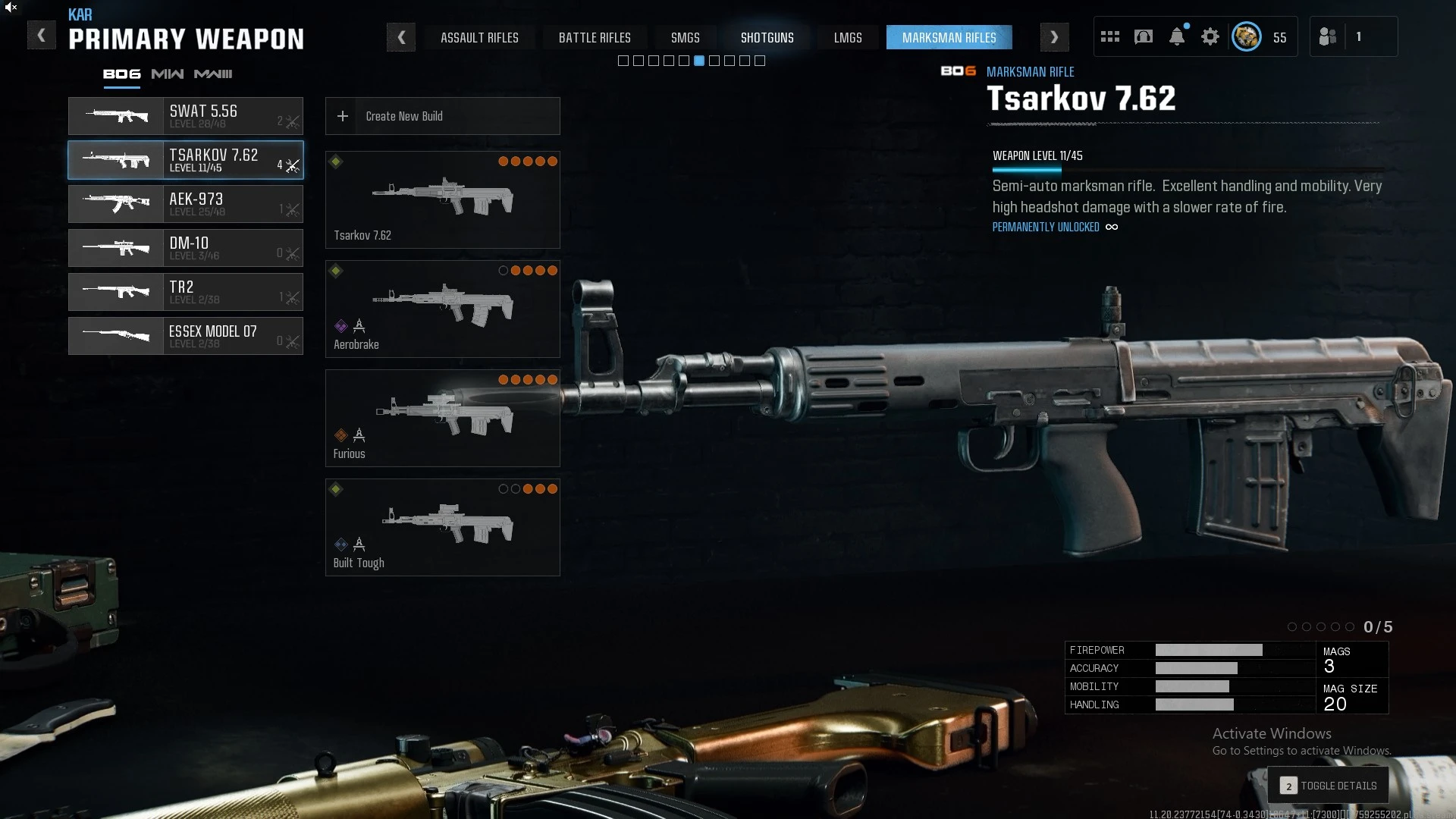Image resolution: width=1456 pixels, height=819 pixels.
Task: Go back with the arrow beside Primary Weapon
Action: click(x=42, y=36)
